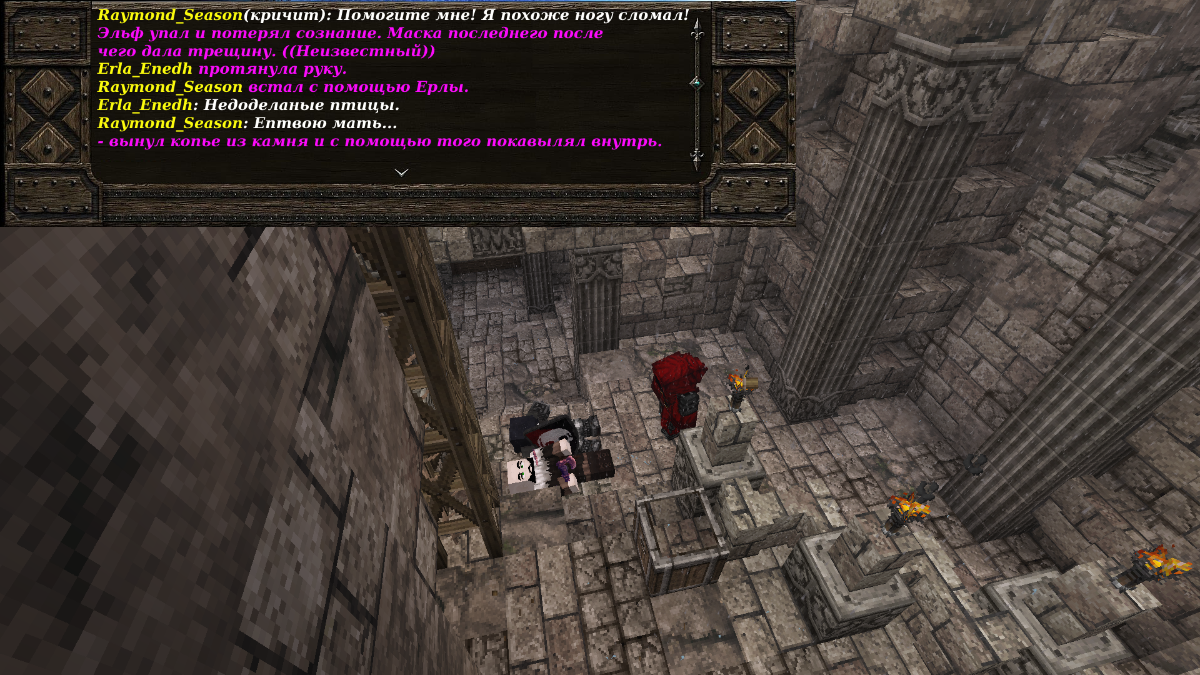Screen dimensions: 1200x675
Task: Click the chat scrollbar's gem handle
Action: pos(697,82)
